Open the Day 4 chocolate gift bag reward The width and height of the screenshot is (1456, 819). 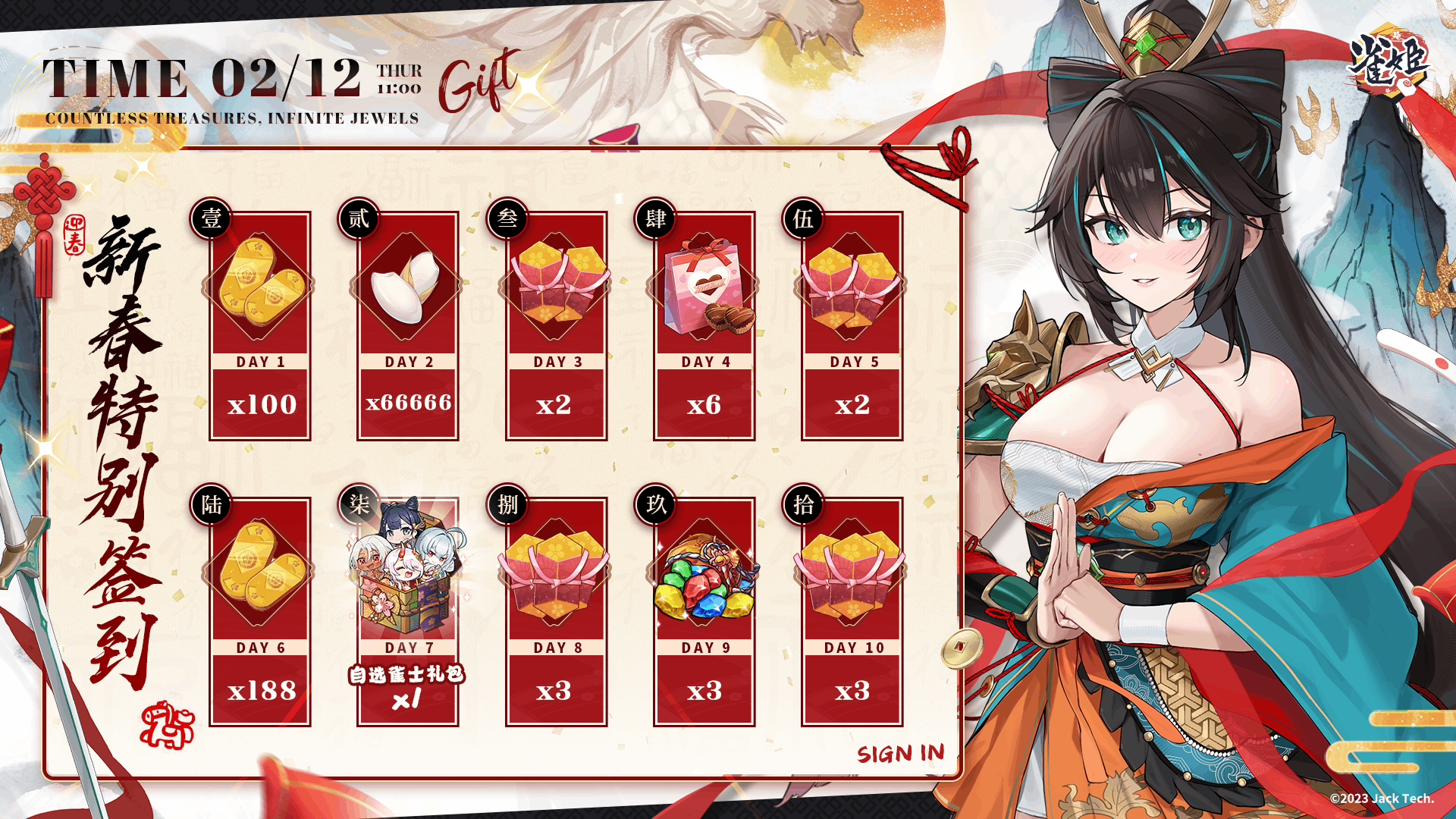[704, 326]
